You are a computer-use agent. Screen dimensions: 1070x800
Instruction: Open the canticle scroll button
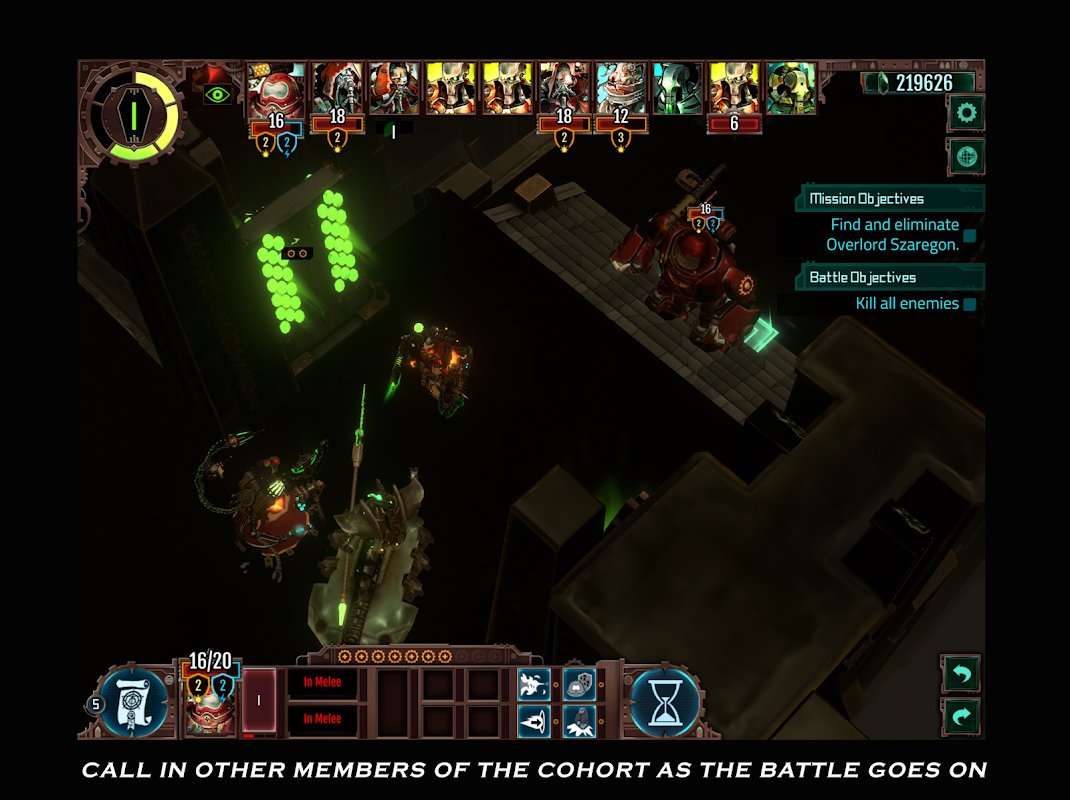133,700
